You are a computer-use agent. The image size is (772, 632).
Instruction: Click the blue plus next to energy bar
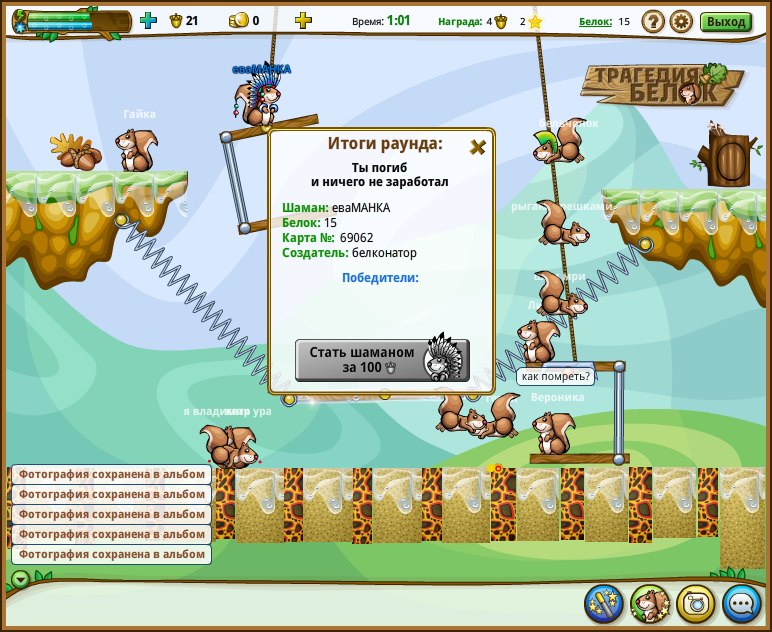point(148,20)
